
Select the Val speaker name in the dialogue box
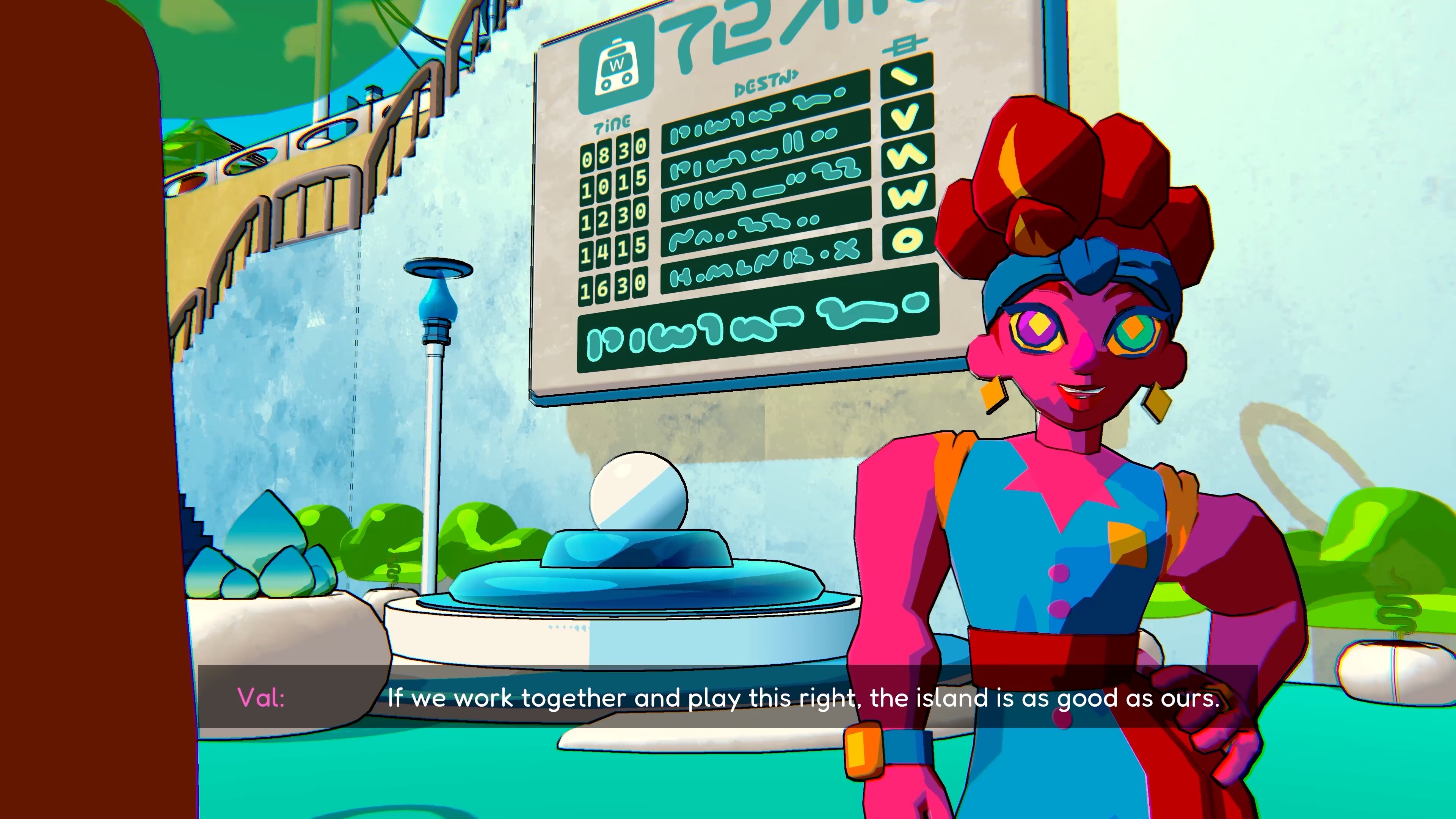(x=262, y=698)
